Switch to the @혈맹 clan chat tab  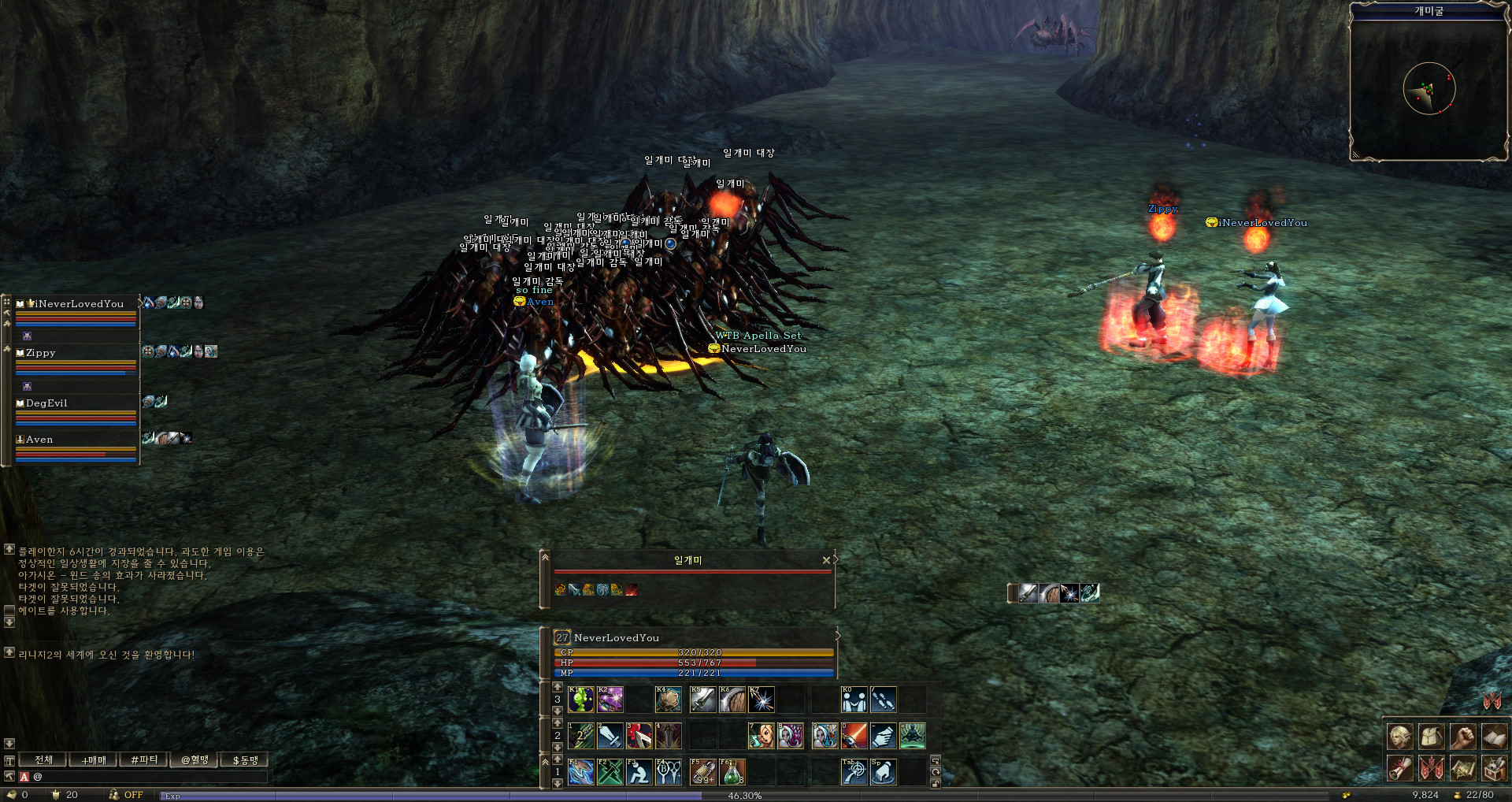195,759
